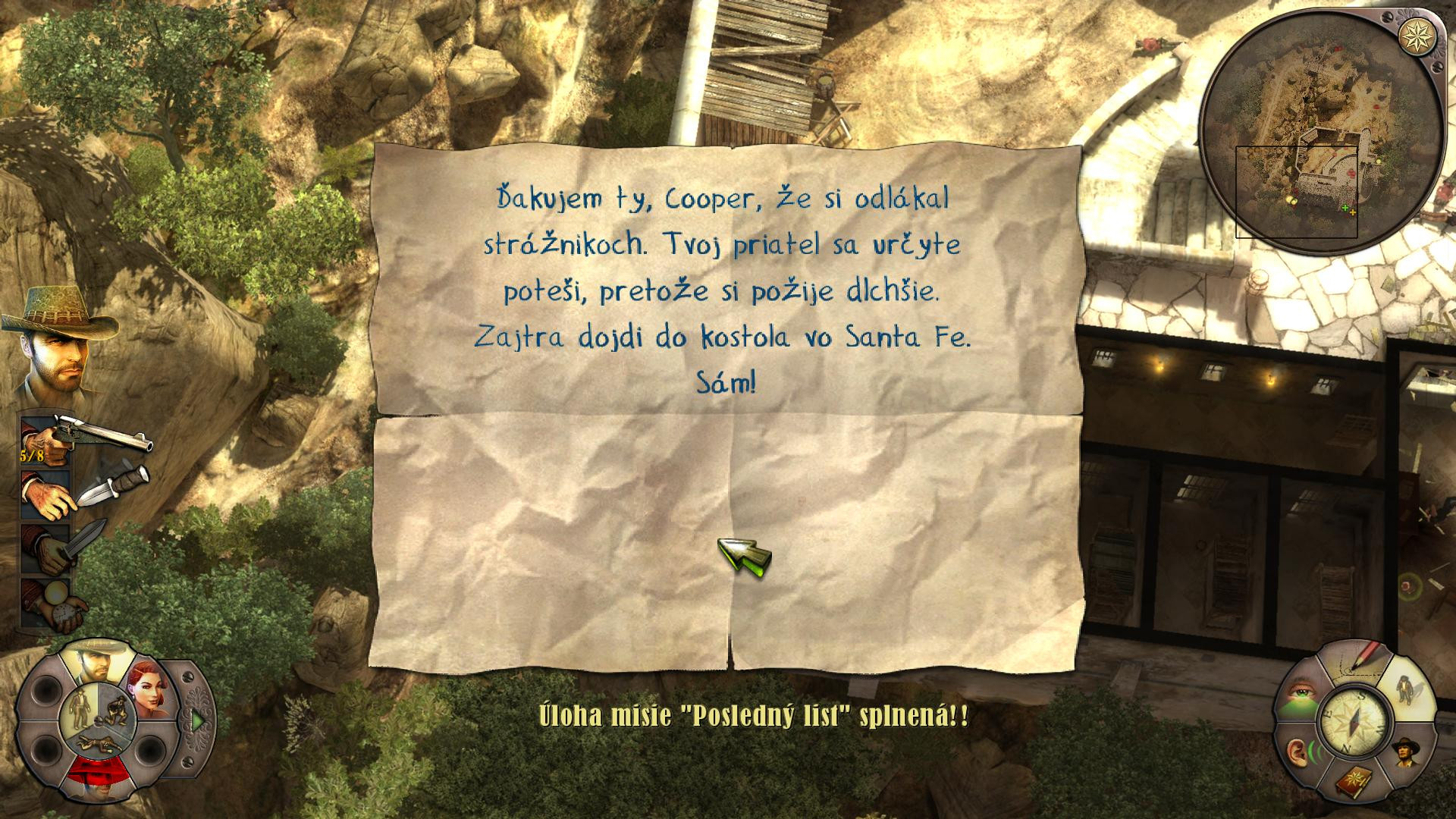Select the knife stab action

point(53,548)
